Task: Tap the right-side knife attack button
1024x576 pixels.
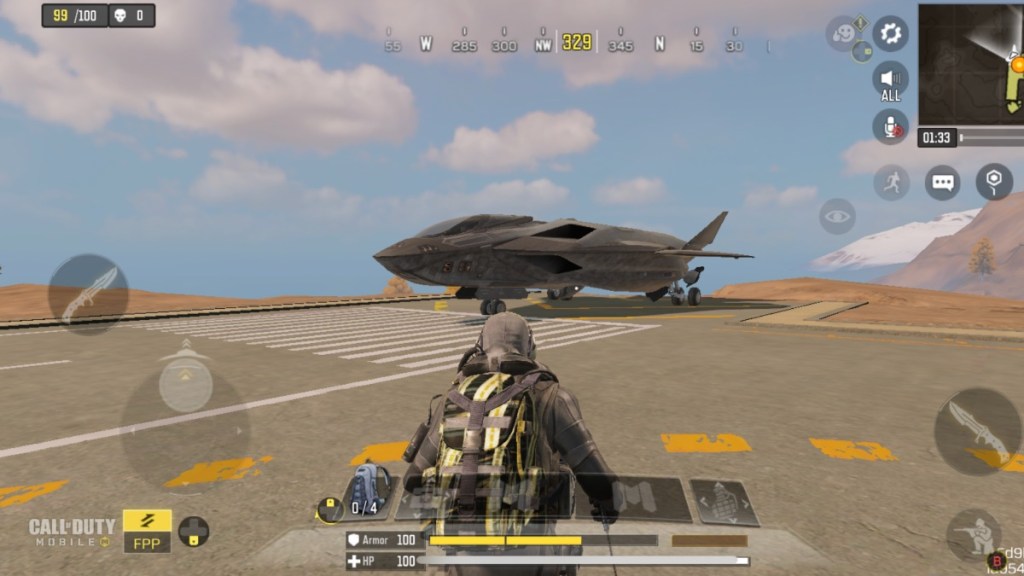Action: [976, 431]
